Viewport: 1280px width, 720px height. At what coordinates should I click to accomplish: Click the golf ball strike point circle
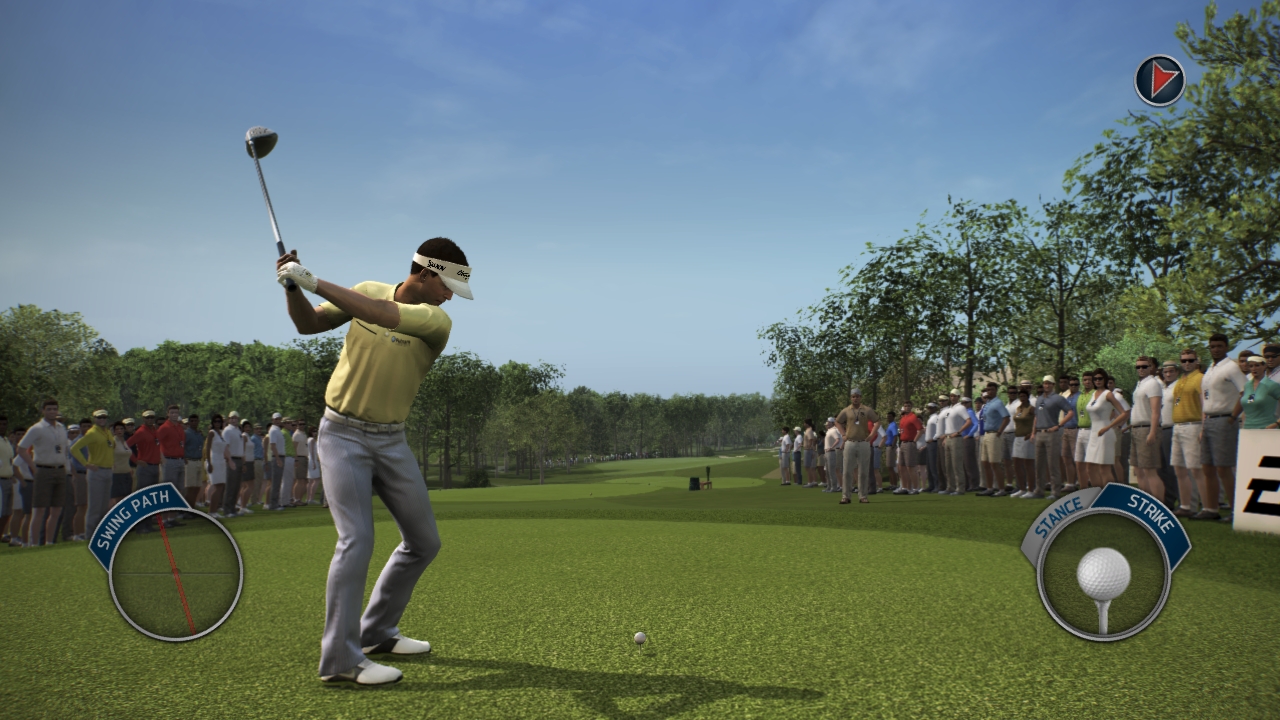(1103, 575)
